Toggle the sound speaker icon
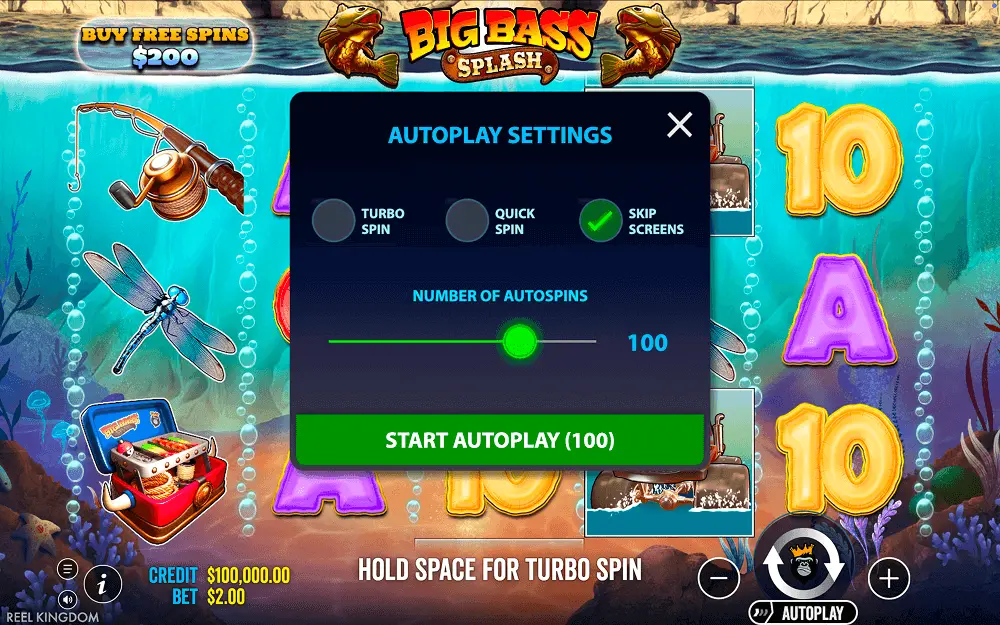 [x=67, y=598]
